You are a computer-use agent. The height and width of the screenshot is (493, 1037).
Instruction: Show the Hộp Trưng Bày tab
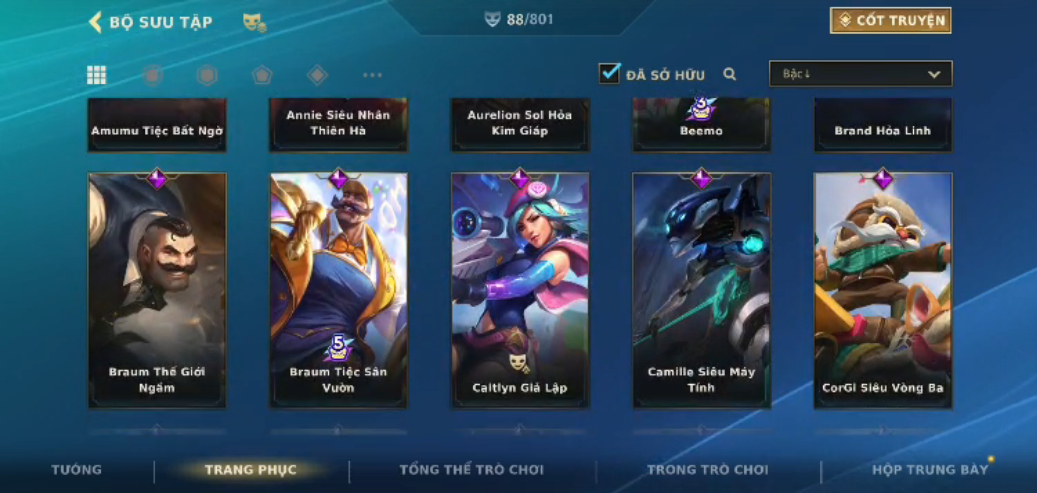pos(929,470)
